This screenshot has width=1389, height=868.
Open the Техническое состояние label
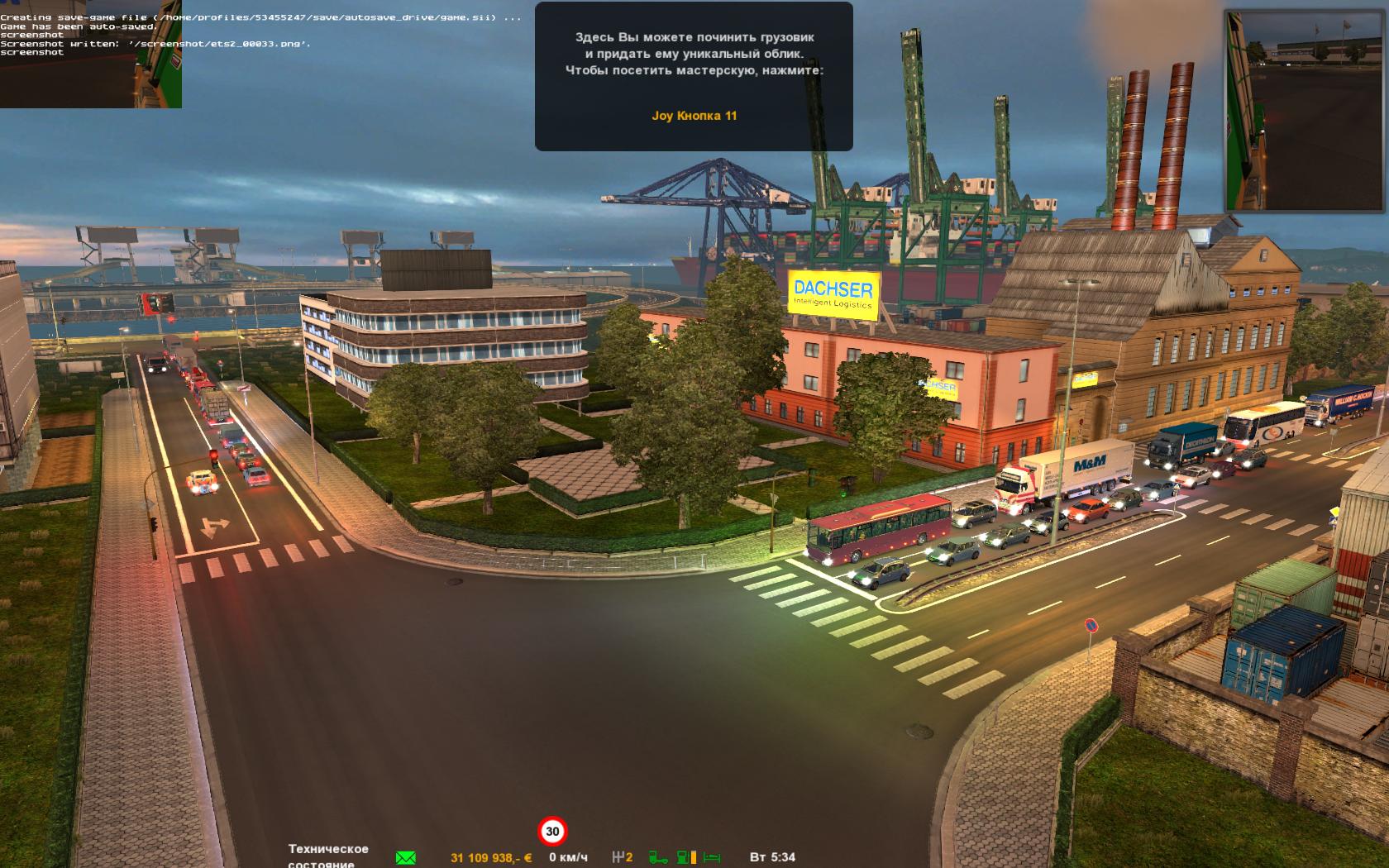328,856
